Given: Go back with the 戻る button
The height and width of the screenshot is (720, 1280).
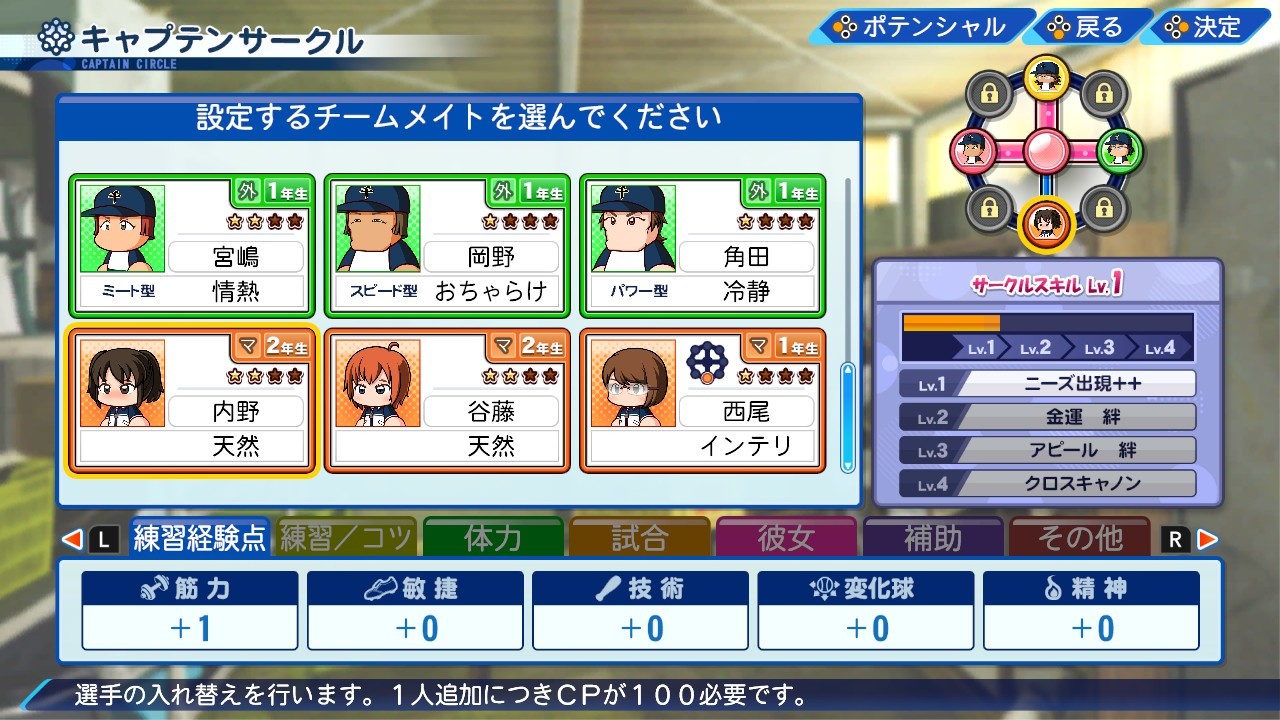Looking at the screenshot, I should pyautogui.click(x=1086, y=27).
